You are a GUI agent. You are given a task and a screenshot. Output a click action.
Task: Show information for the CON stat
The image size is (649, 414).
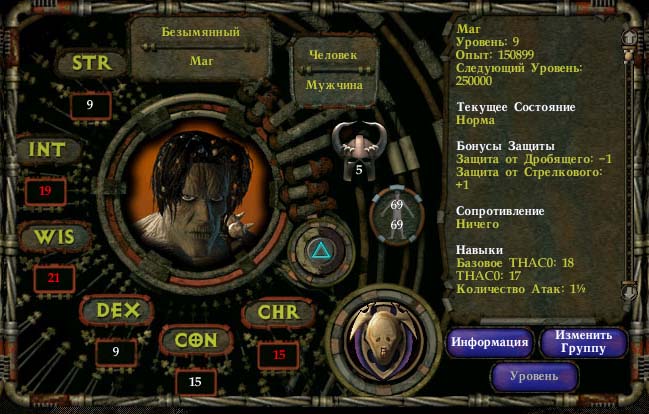coord(196,340)
